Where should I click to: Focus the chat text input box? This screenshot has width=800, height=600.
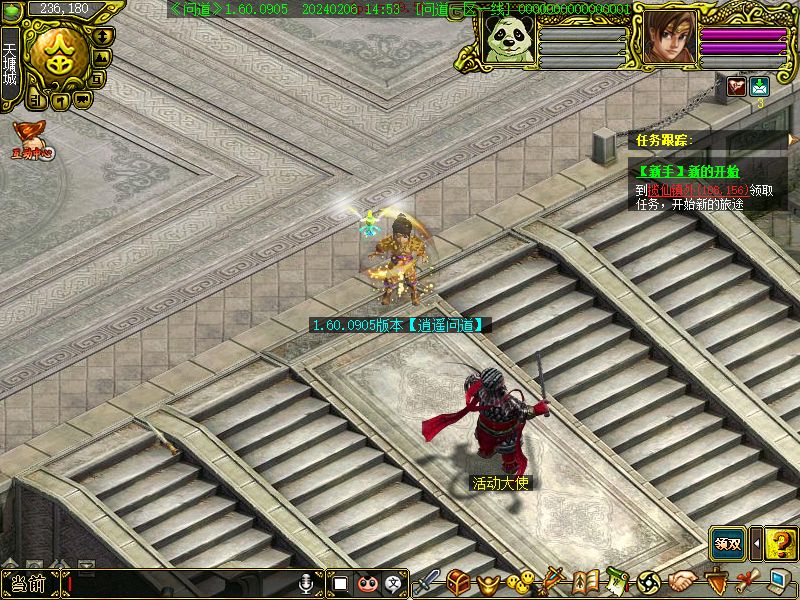(x=180, y=584)
